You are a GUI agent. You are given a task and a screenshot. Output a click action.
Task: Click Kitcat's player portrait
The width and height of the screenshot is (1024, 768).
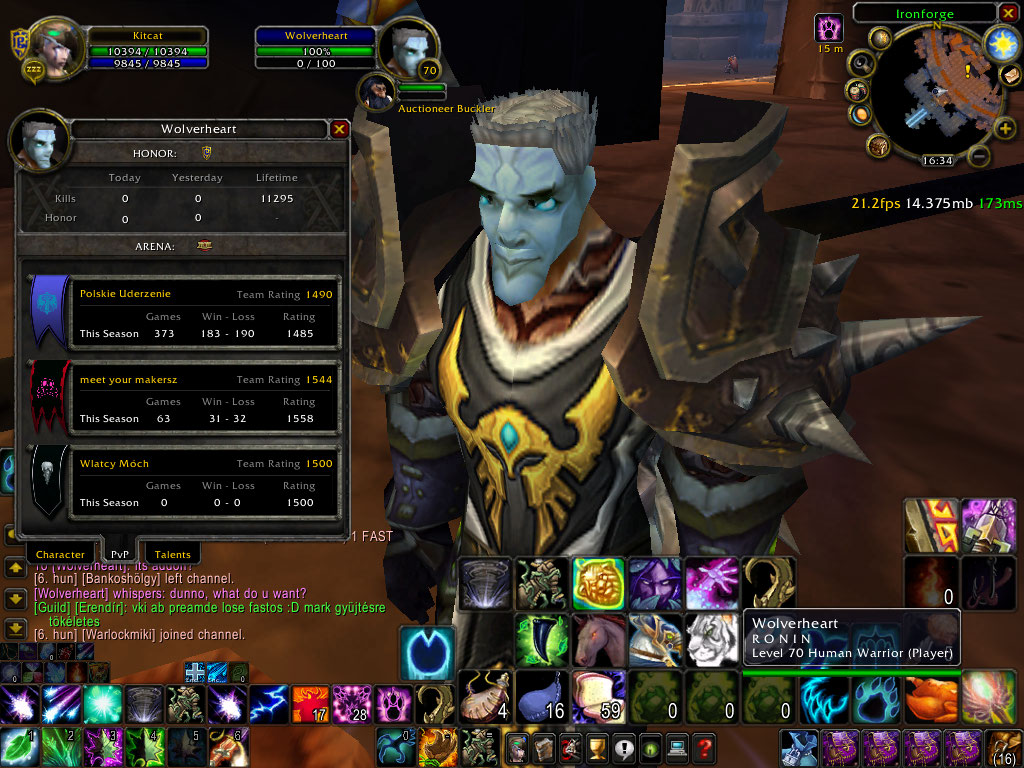pyautogui.click(x=57, y=45)
